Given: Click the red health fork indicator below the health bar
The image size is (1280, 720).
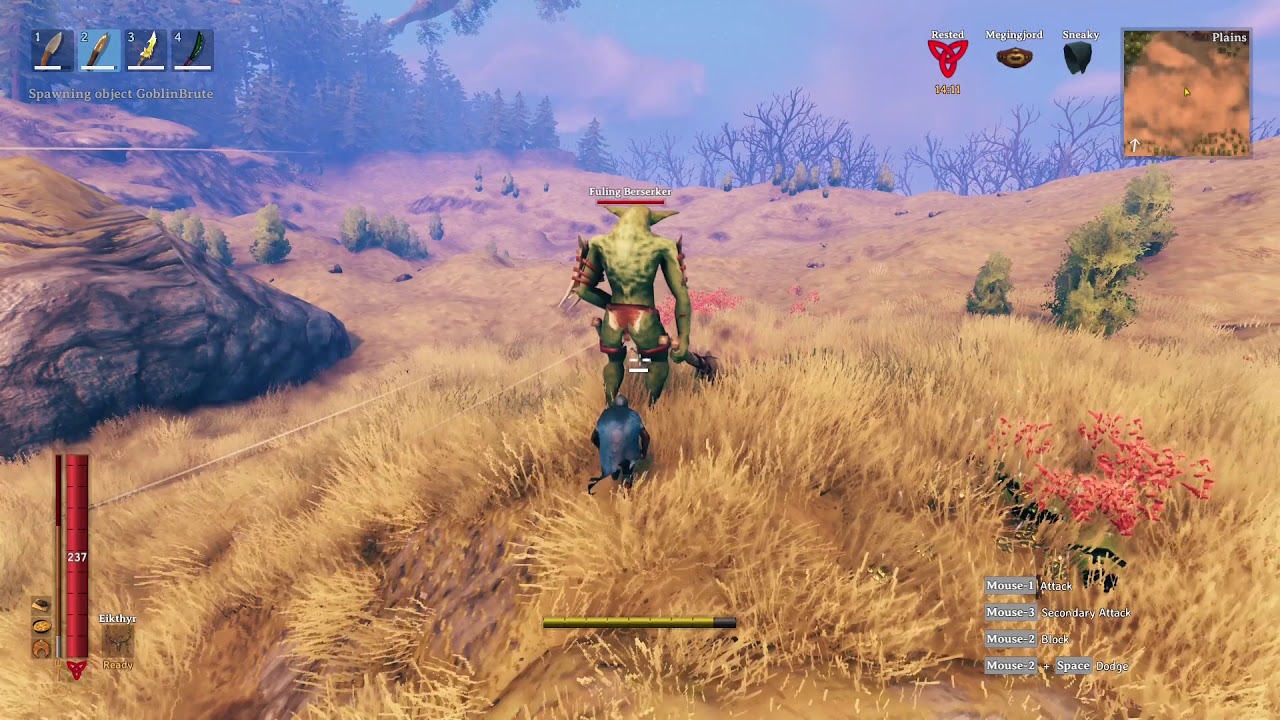Looking at the screenshot, I should pos(77,668).
